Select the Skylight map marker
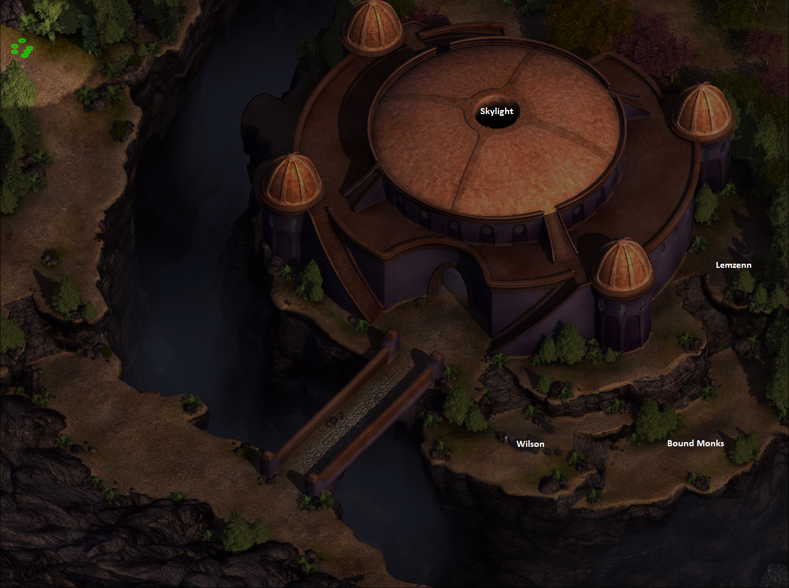Viewport: 789px width, 588px height. pos(496,111)
